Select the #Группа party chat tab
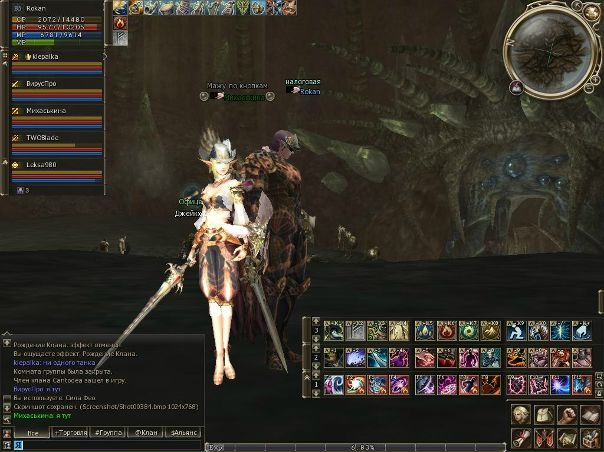This screenshot has width=604, height=452. pos(108,433)
